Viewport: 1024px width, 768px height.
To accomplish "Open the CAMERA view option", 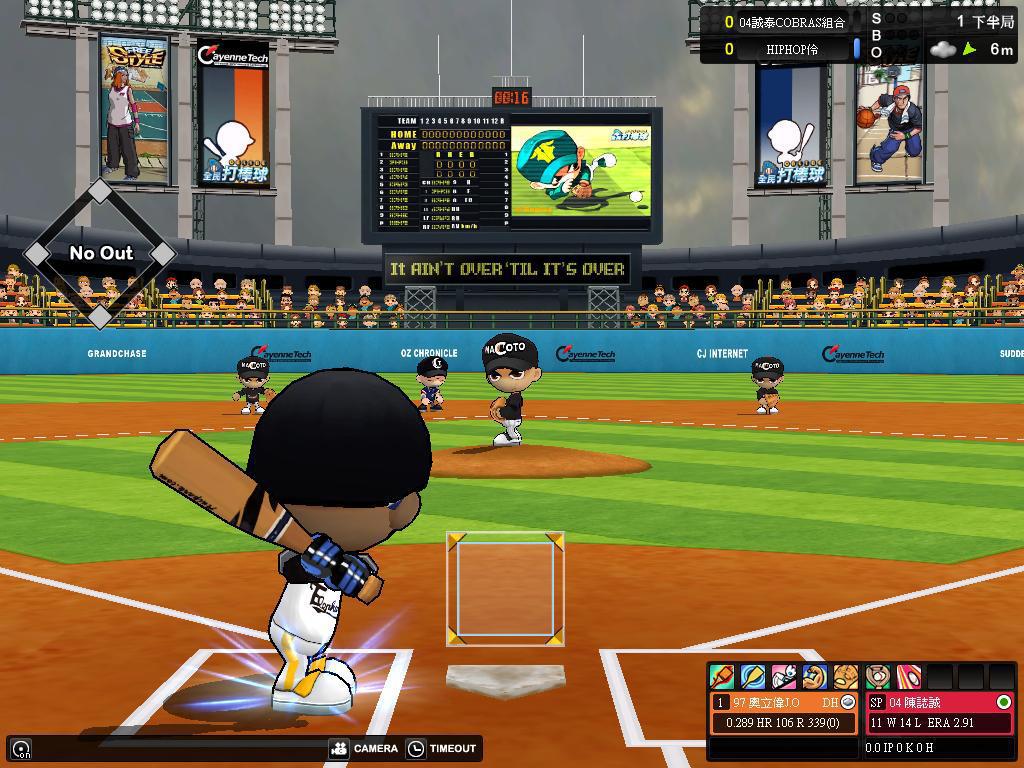I will coord(364,748).
